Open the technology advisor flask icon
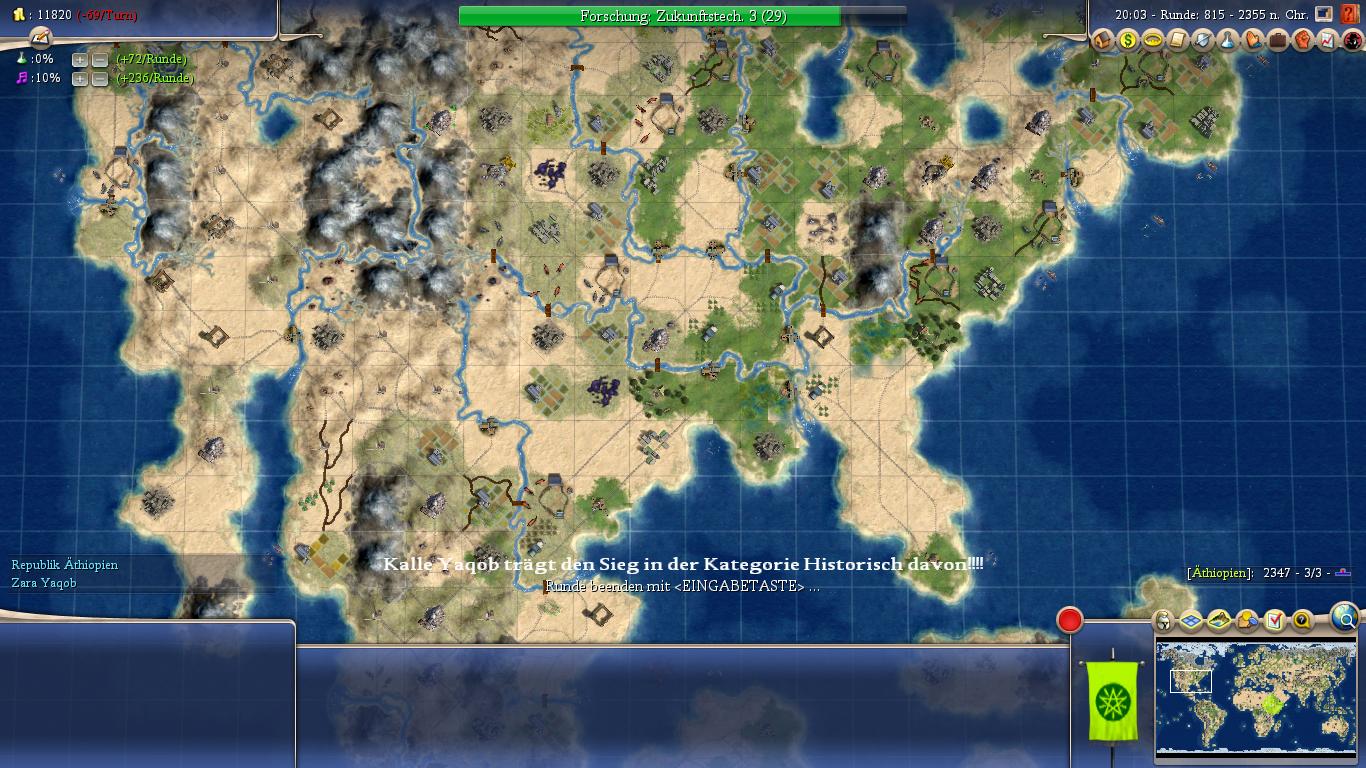 1228,40
